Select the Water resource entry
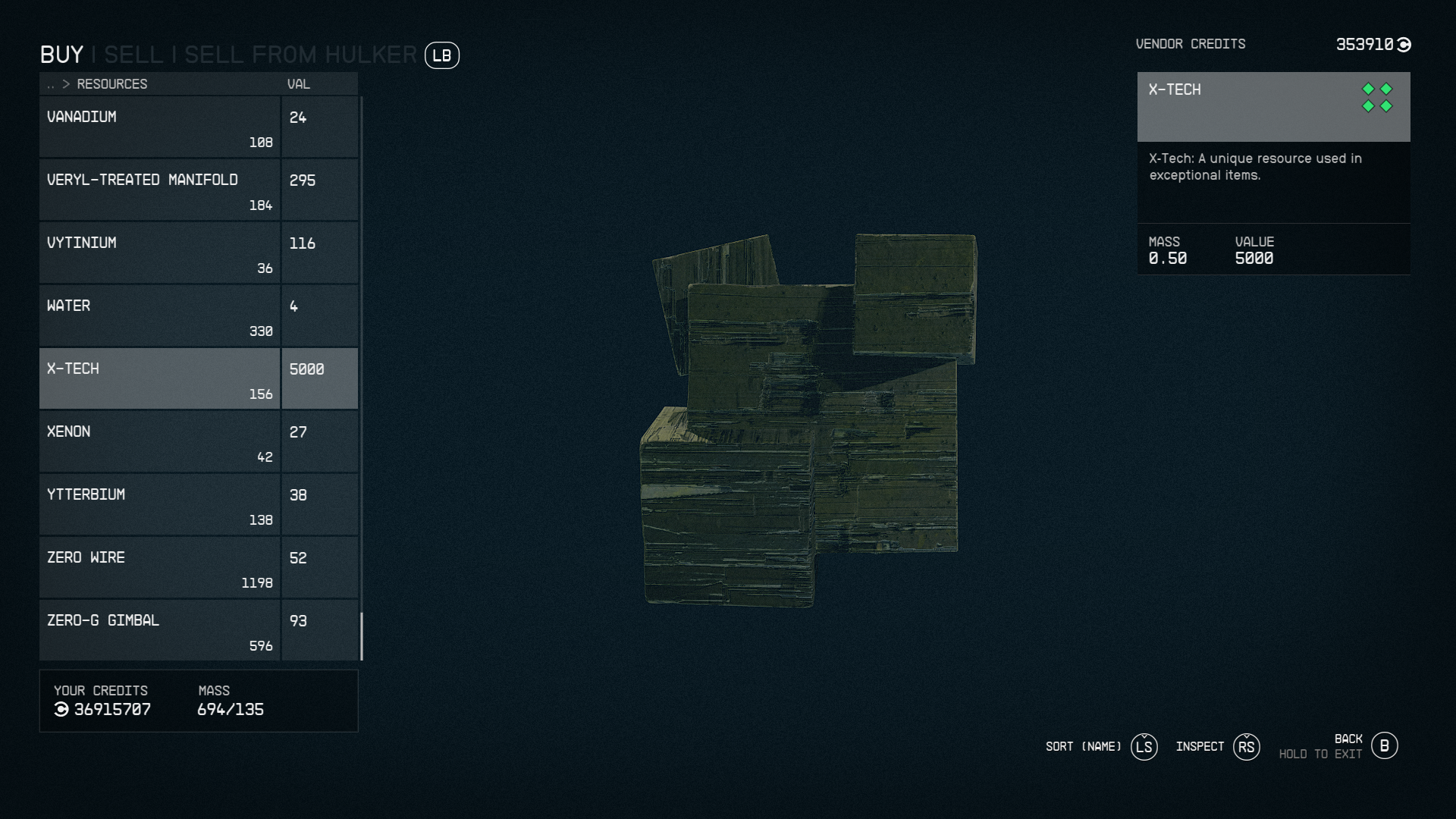The image size is (1456, 819). point(159,315)
